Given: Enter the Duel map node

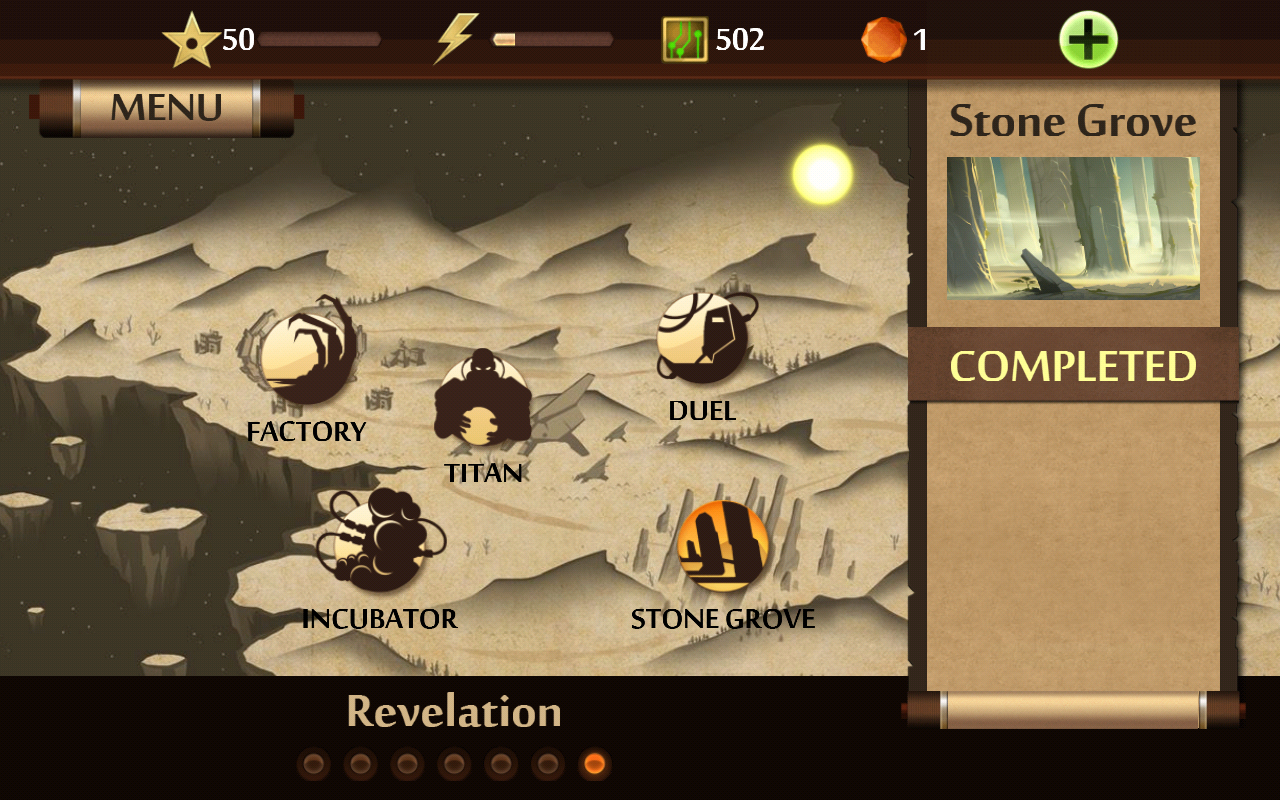Looking at the screenshot, I should 702,338.
